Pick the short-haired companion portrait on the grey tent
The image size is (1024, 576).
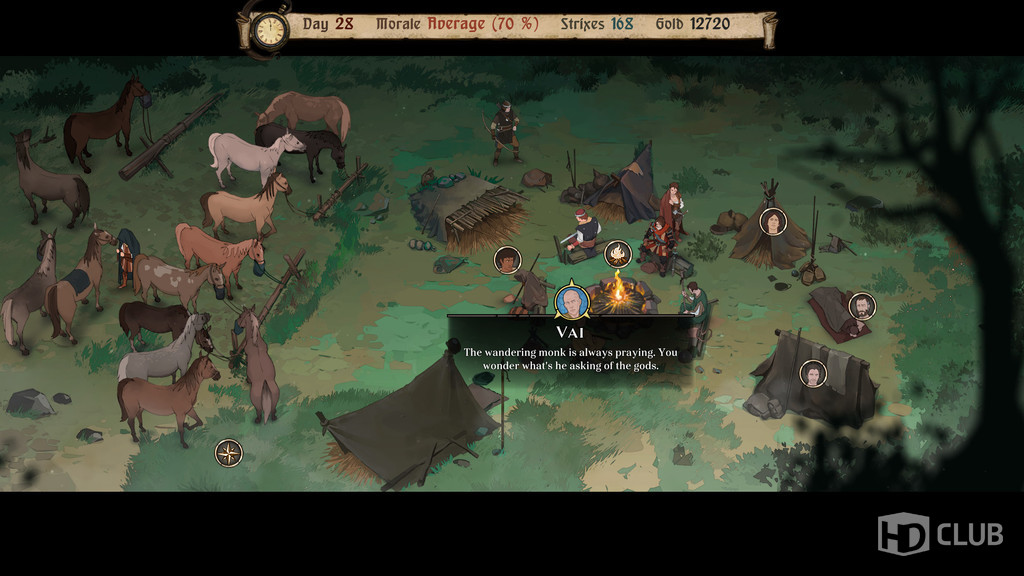(x=814, y=373)
